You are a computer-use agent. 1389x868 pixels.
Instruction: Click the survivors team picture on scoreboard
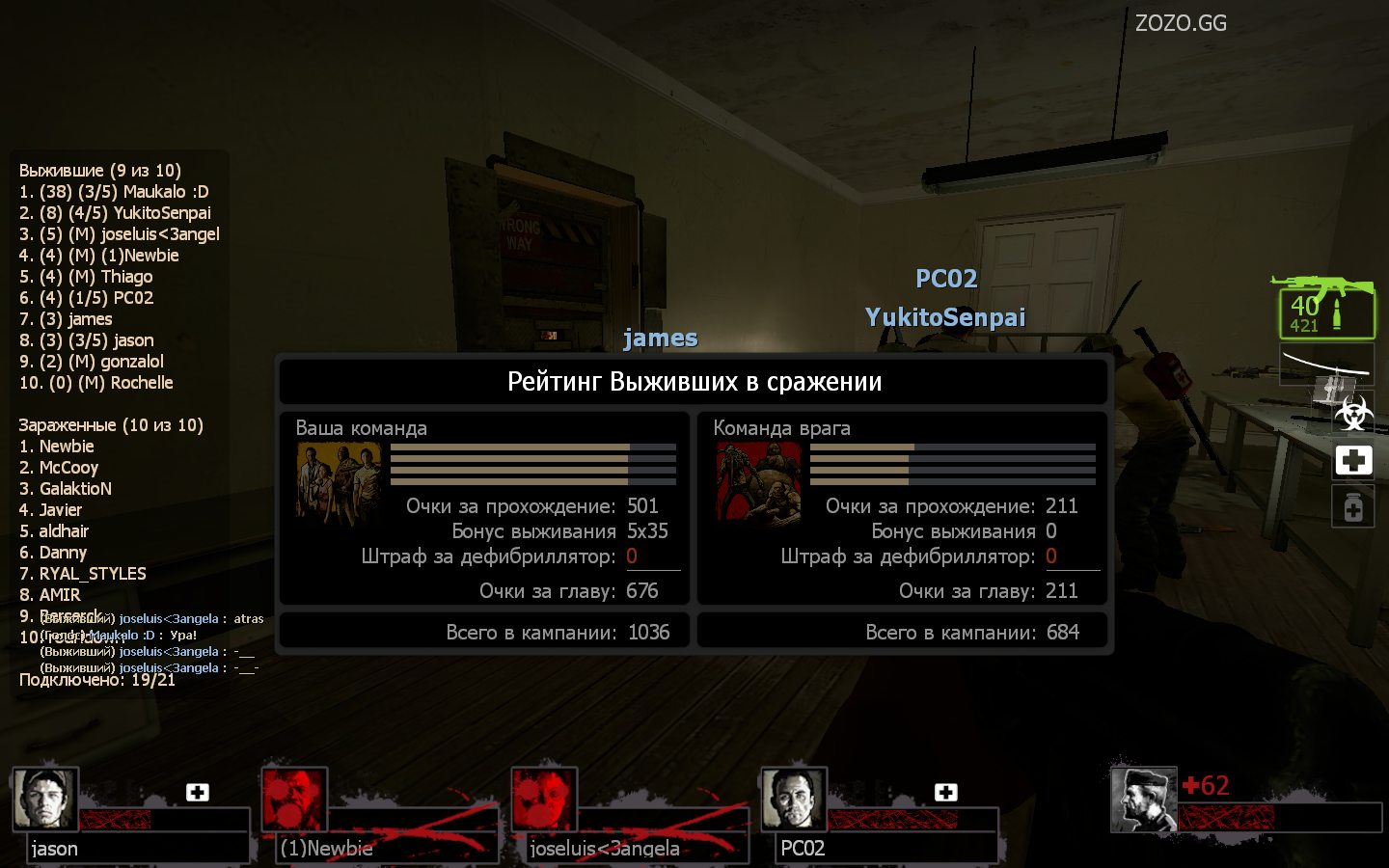point(339,483)
